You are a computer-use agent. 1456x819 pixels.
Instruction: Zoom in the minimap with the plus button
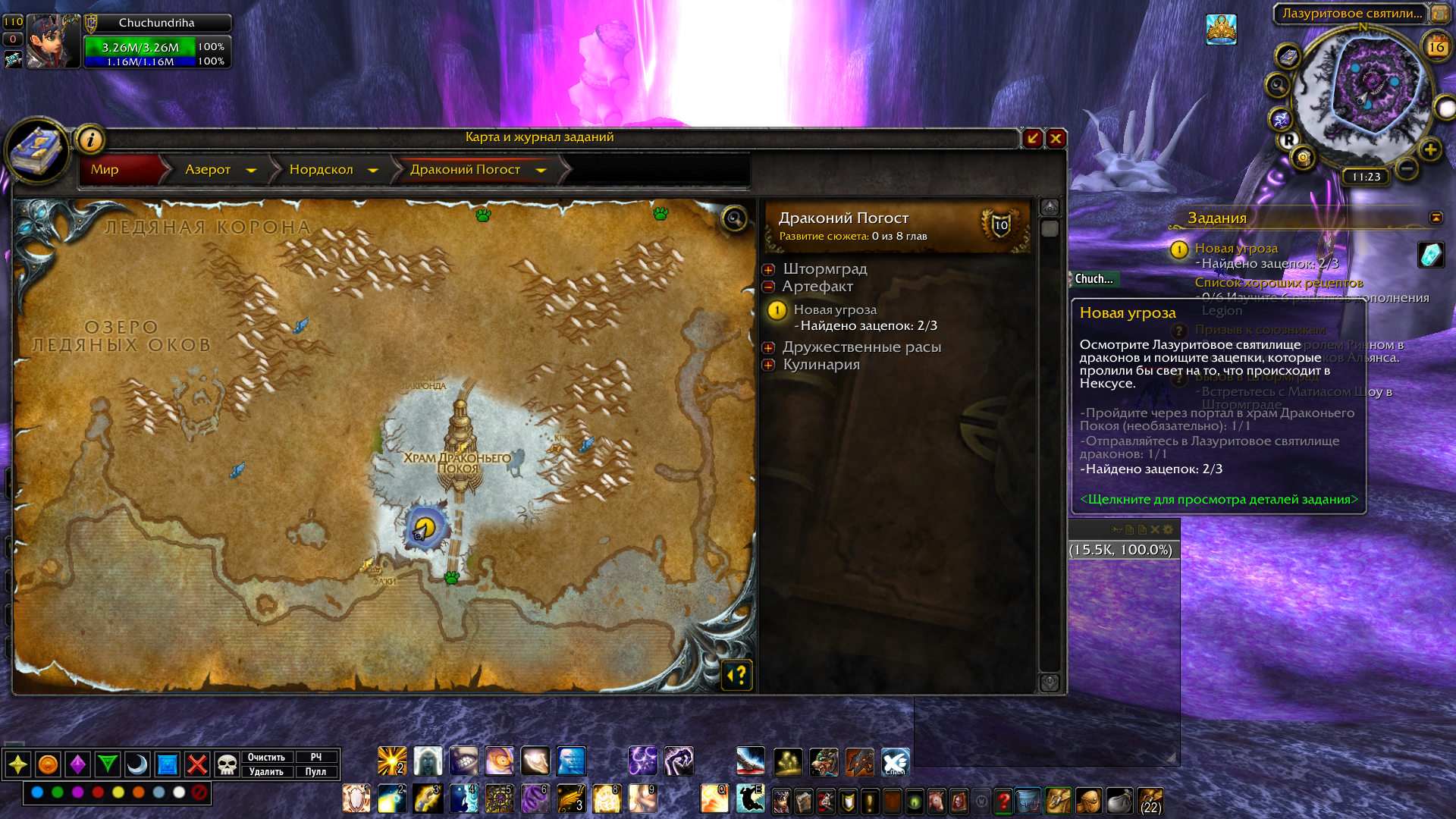point(1430,149)
